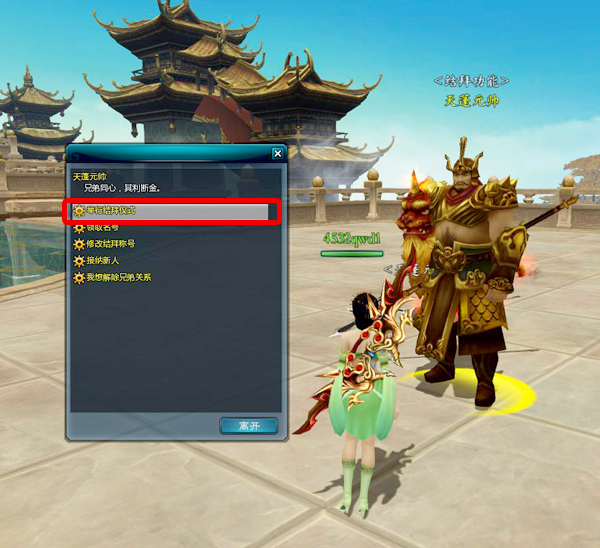Viewport: 600px width, 548px height.
Task: Close the NPC dialogue window with X
Action: click(x=277, y=154)
